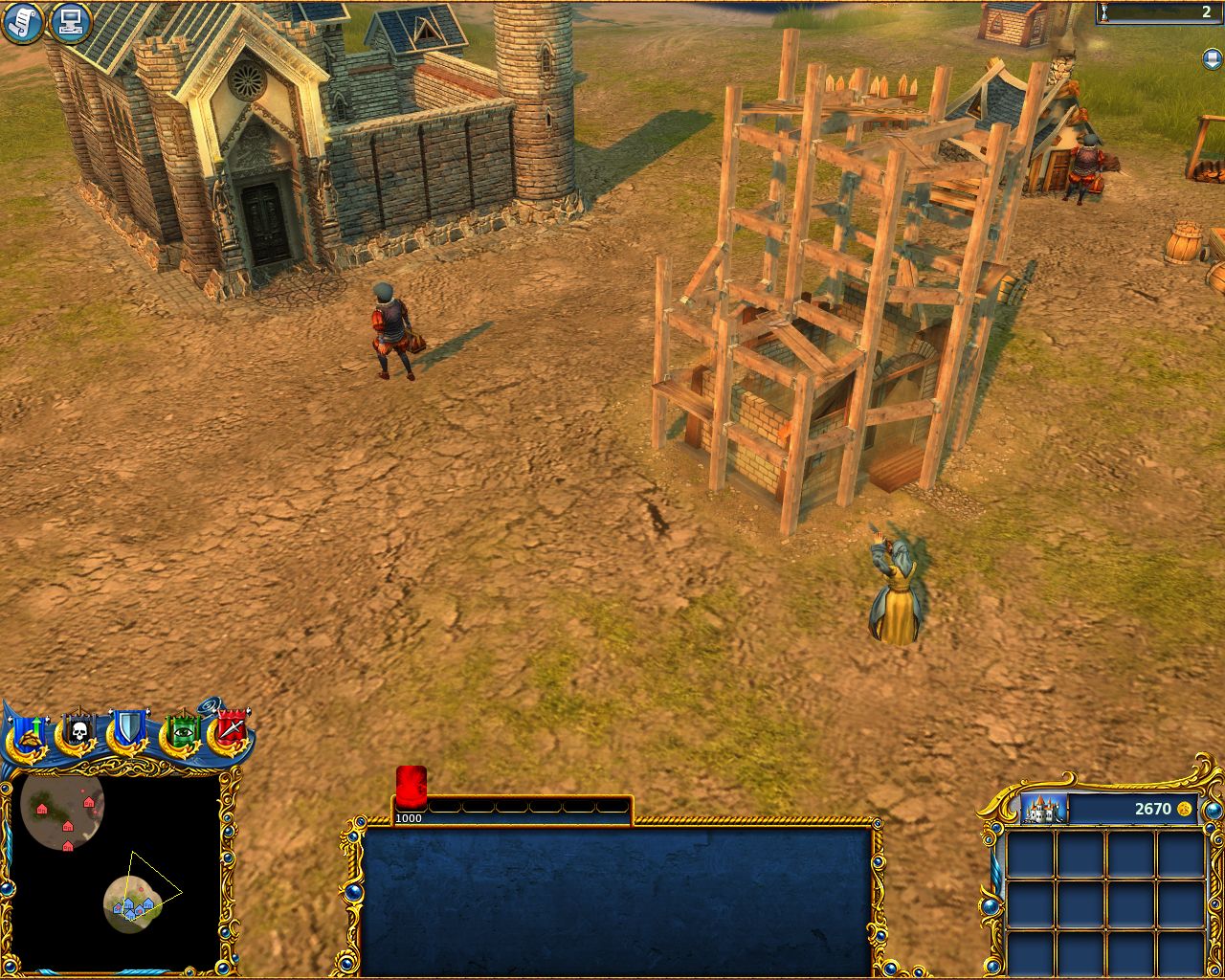Select the red sword flag
The image size is (1225, 980).
tap(231, 732)
